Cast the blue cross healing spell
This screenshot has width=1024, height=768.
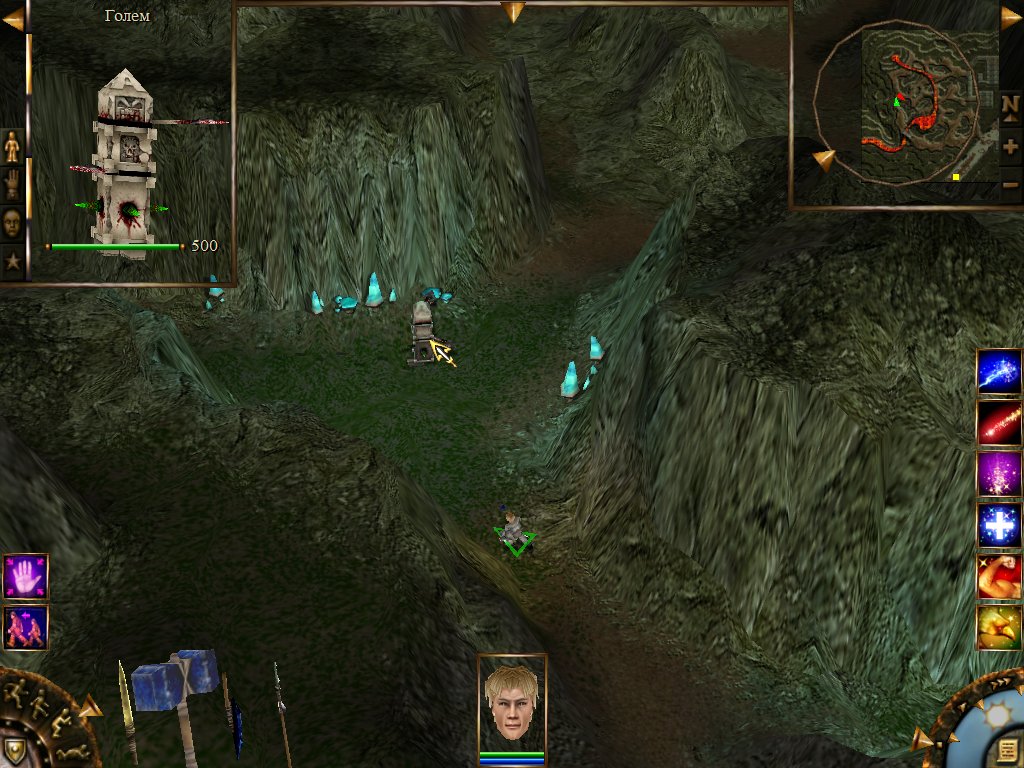point(998,526)
